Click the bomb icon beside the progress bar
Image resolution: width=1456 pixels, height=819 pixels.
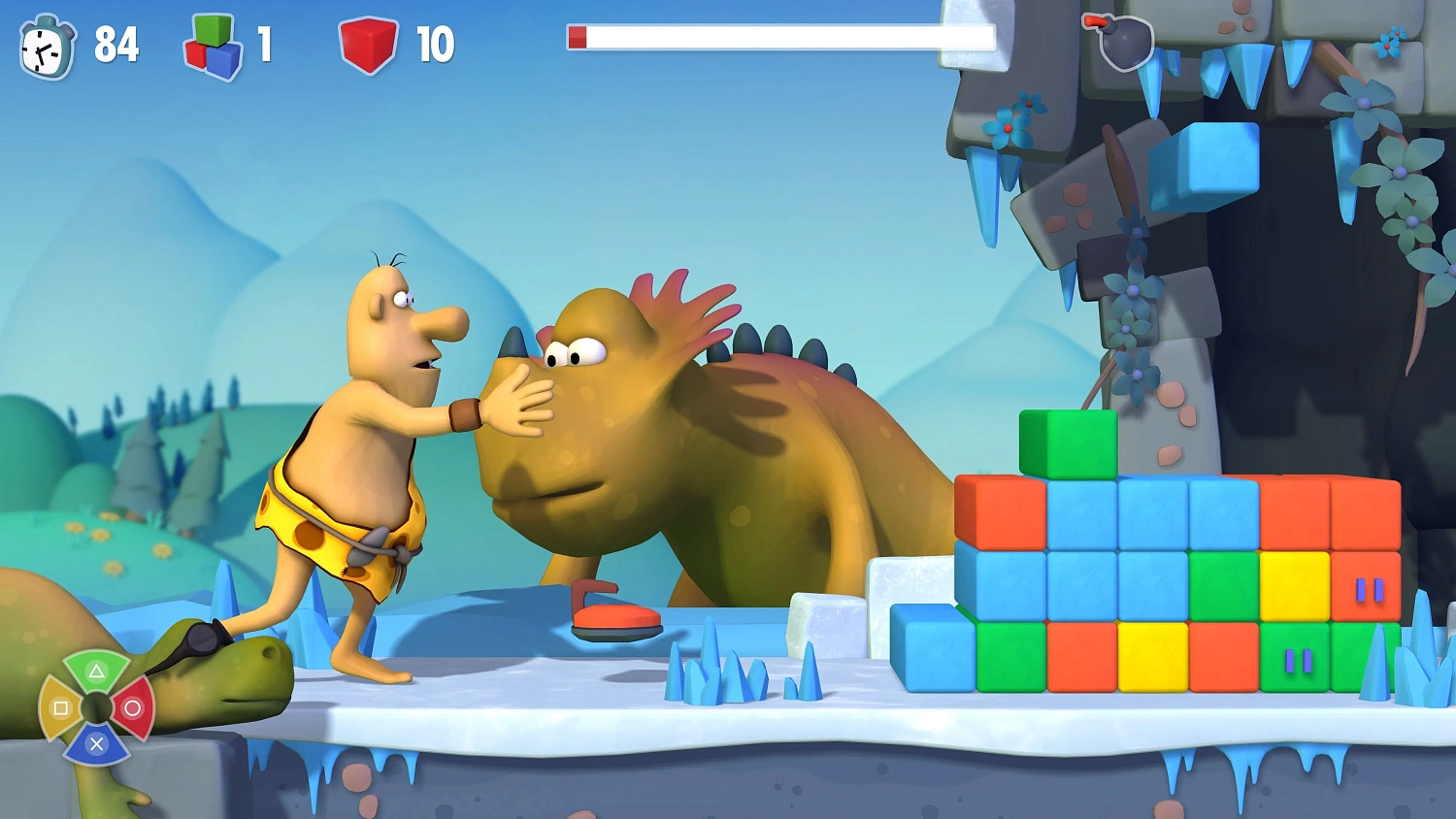tap(1122, 42)
